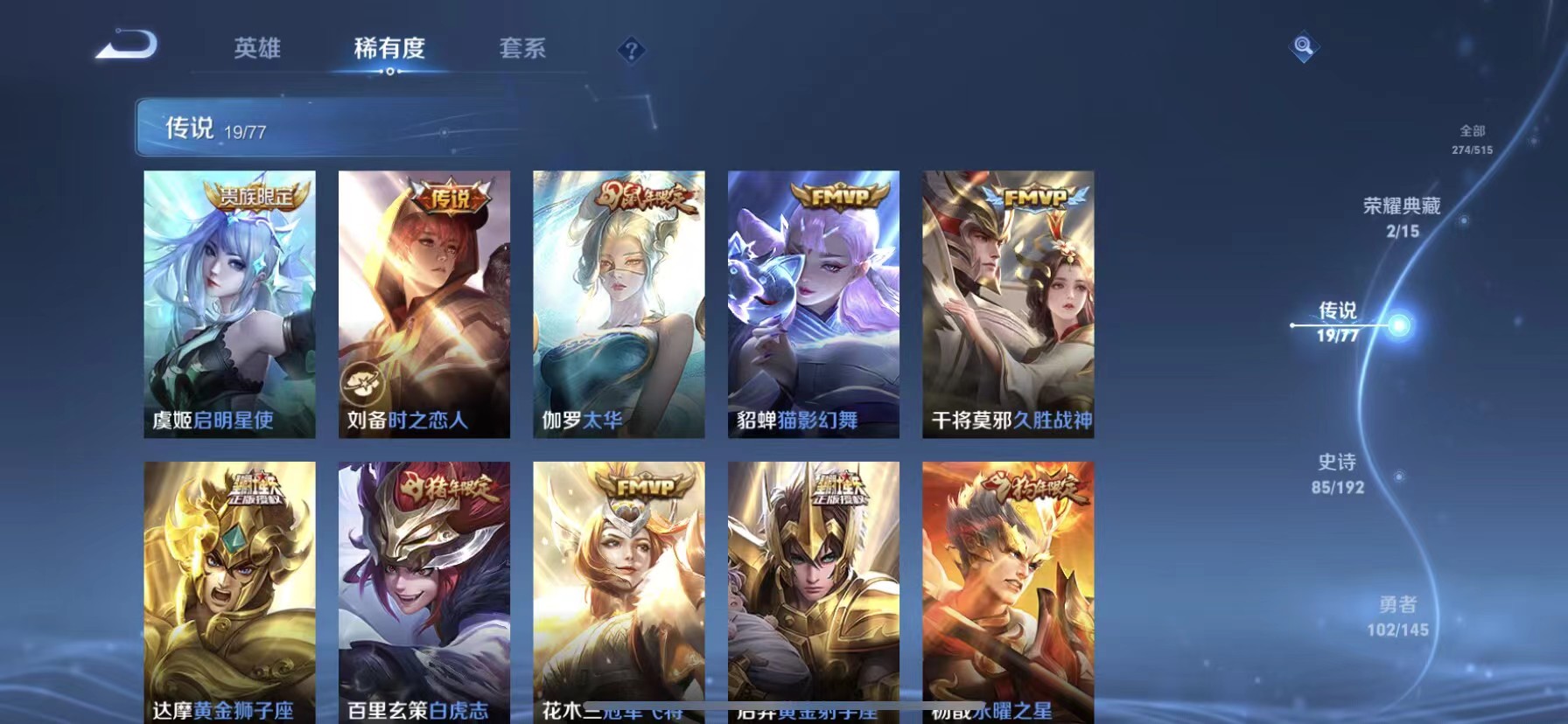Open the 虞姬启明星使 skin card

tap(229, 306)
